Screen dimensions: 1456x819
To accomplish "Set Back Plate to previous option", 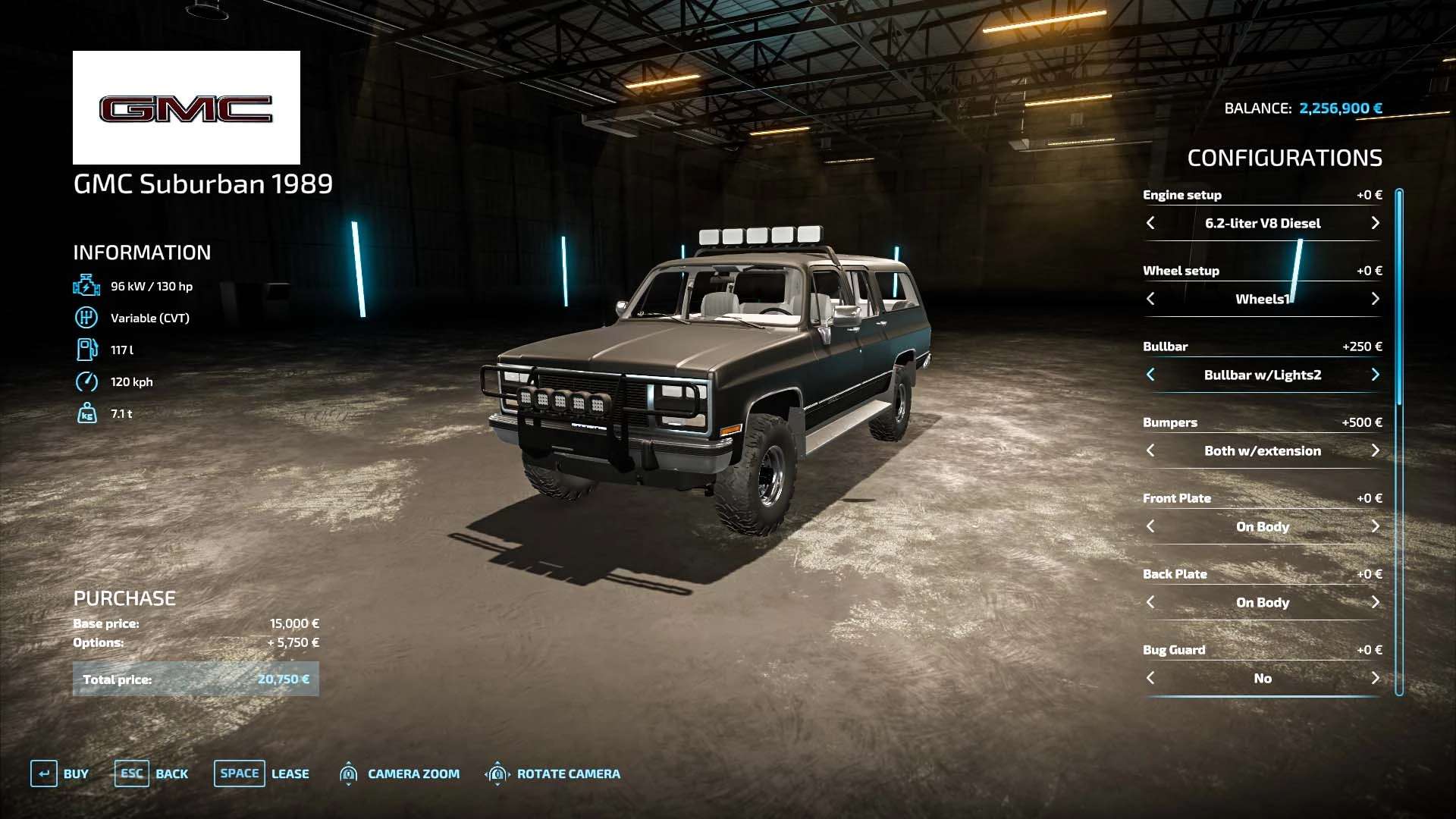I will tap(1150, 602).
